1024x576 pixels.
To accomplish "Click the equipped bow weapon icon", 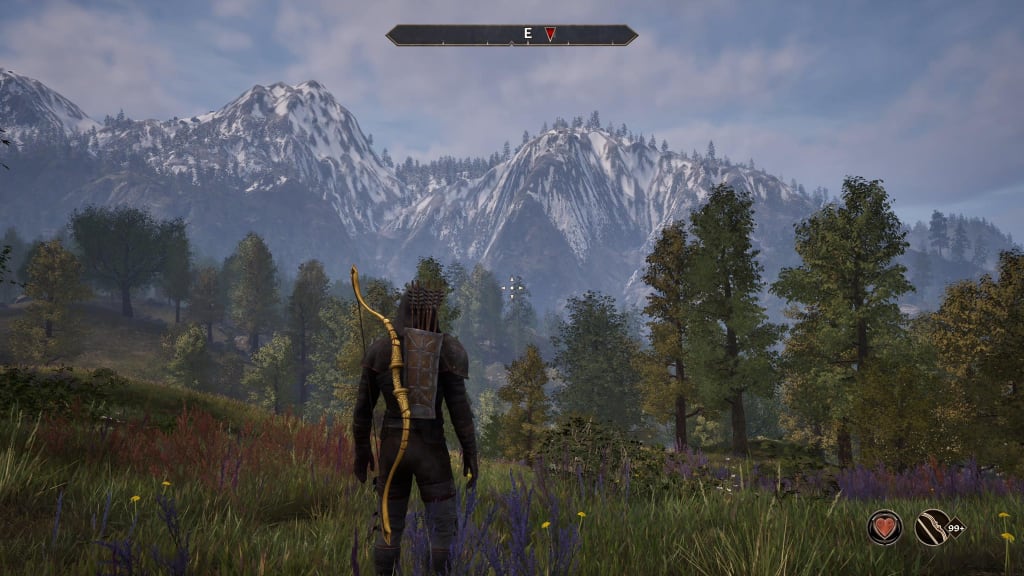I will [932, 527].
